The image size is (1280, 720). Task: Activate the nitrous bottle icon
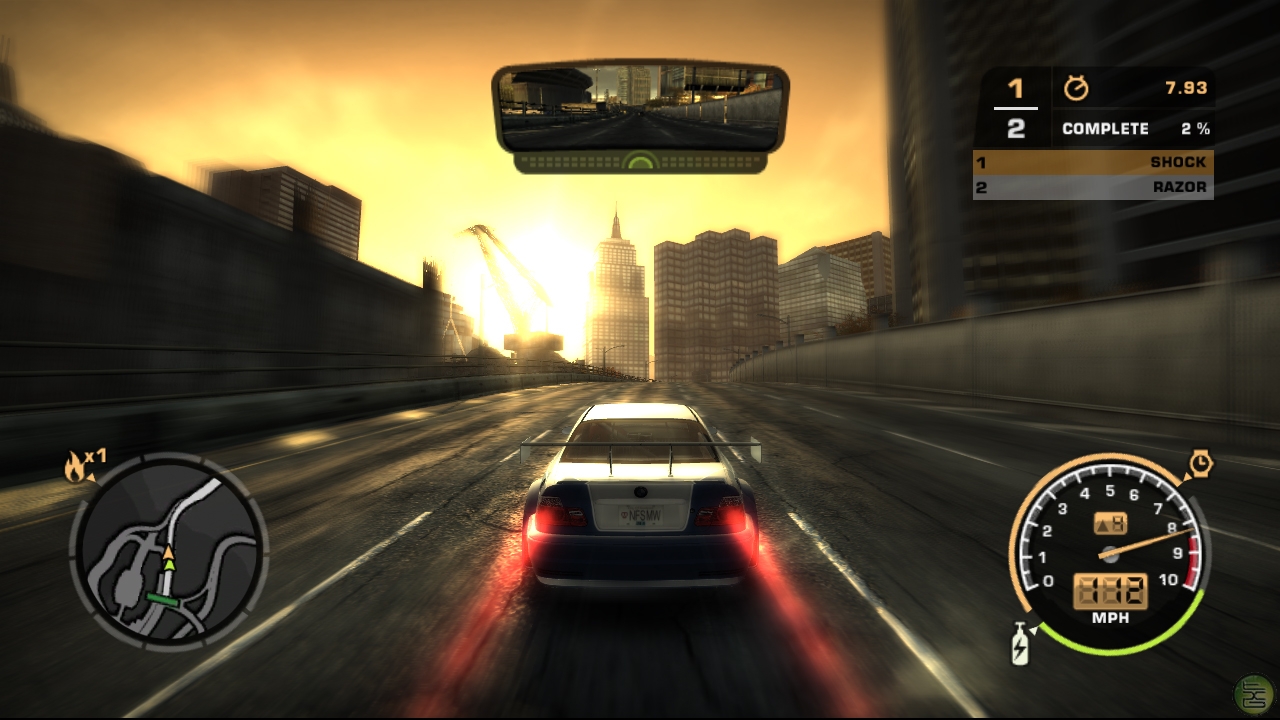coord(1020,643)
